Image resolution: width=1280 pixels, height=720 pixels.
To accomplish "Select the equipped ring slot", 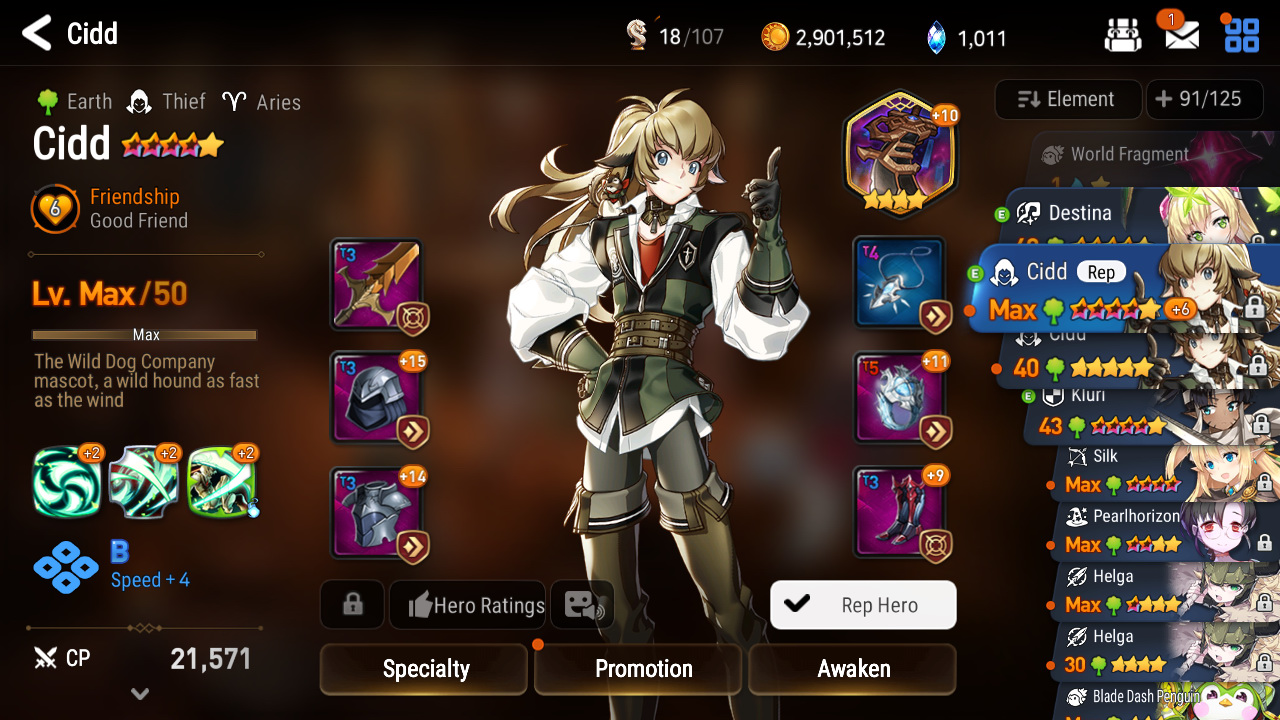I will pyautogui.click(x=899, y=398).
